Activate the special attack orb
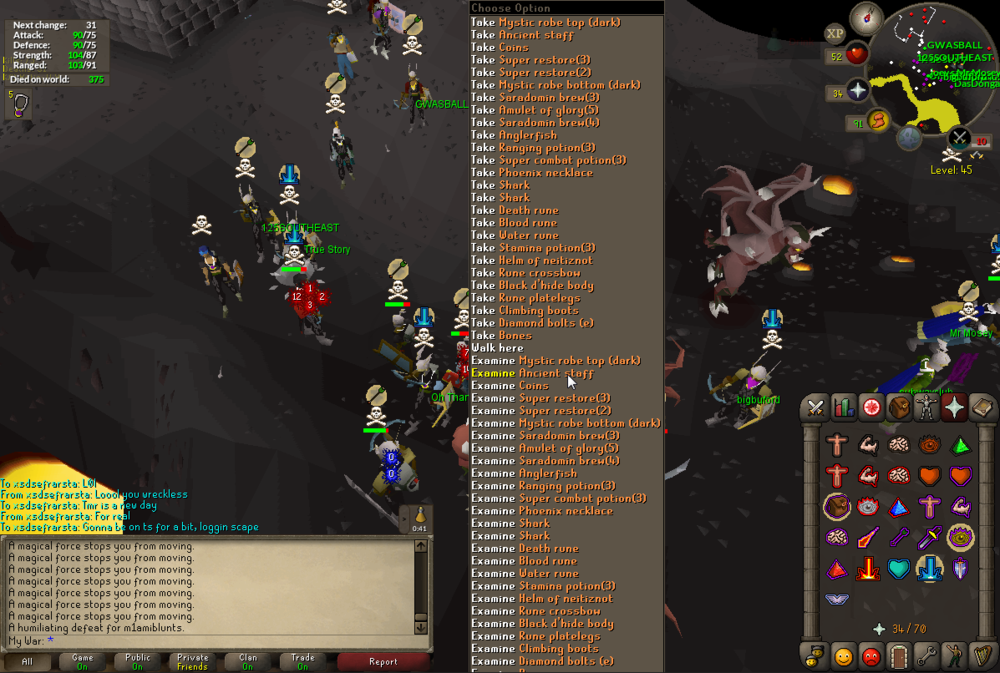The width and height of the screenshot is (1000, 673). [960, 138]
